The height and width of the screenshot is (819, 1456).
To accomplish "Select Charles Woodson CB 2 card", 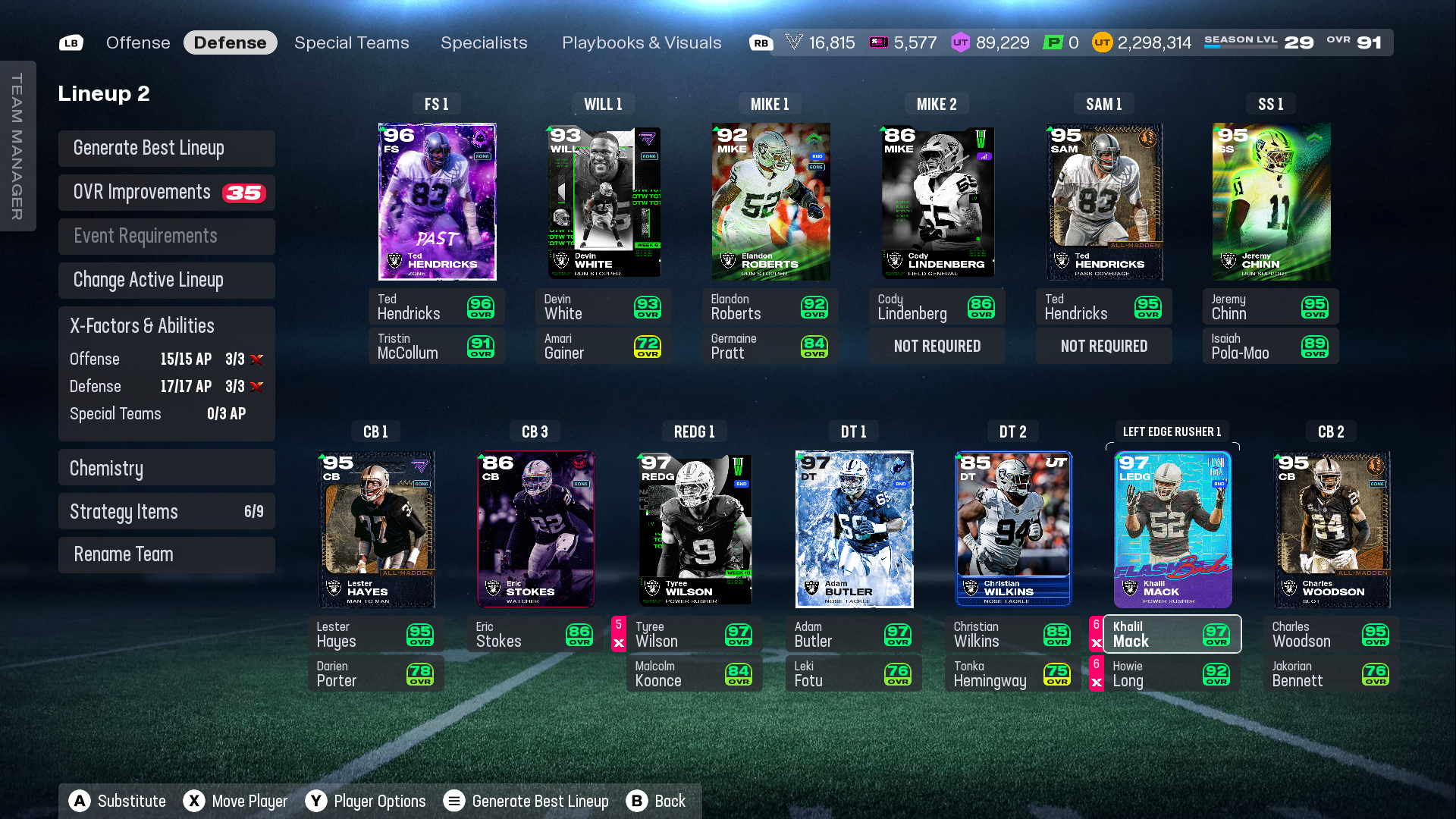I will coord(1332,529).
